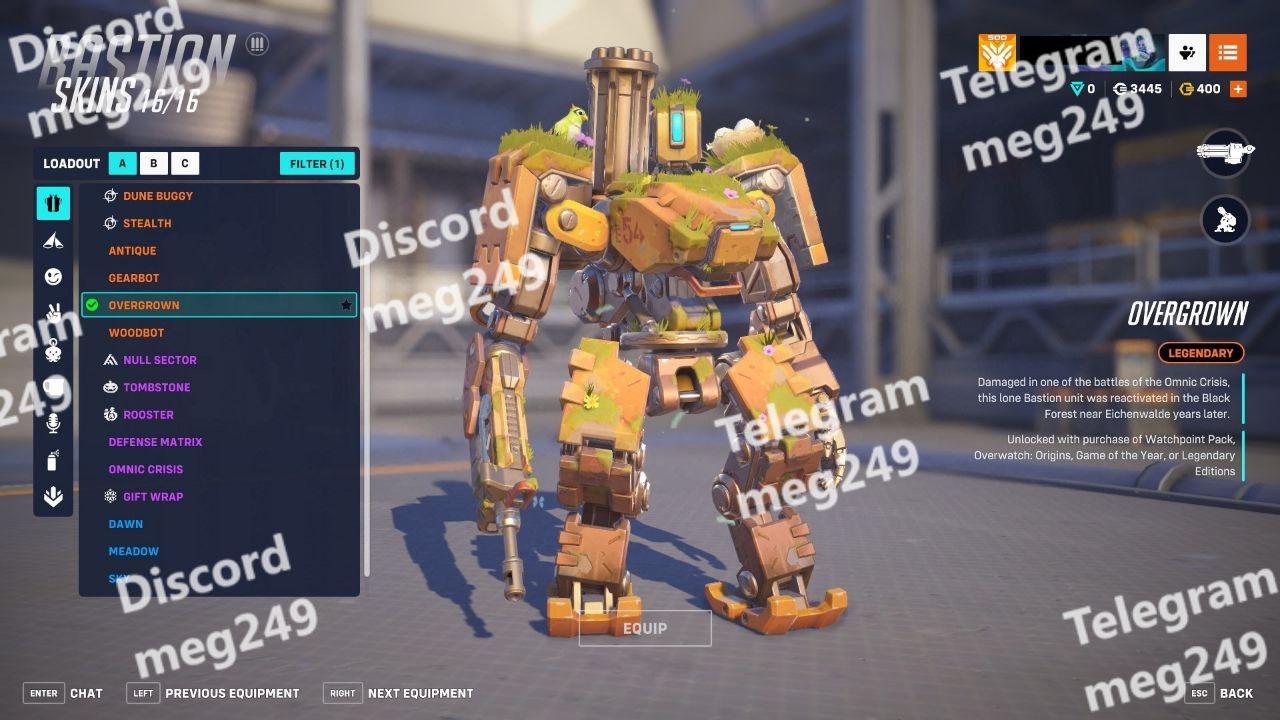
Task: Select the Woodbot skin
Action: [x=136, y=333]
